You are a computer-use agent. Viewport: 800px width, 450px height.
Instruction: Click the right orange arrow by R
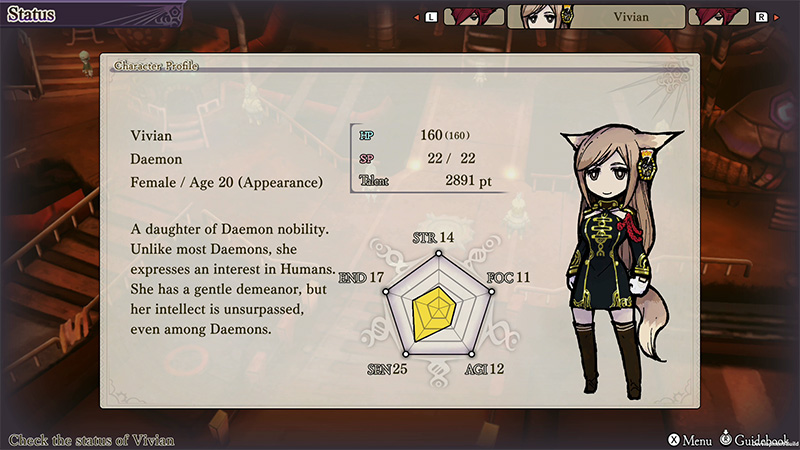coord(778,17)
